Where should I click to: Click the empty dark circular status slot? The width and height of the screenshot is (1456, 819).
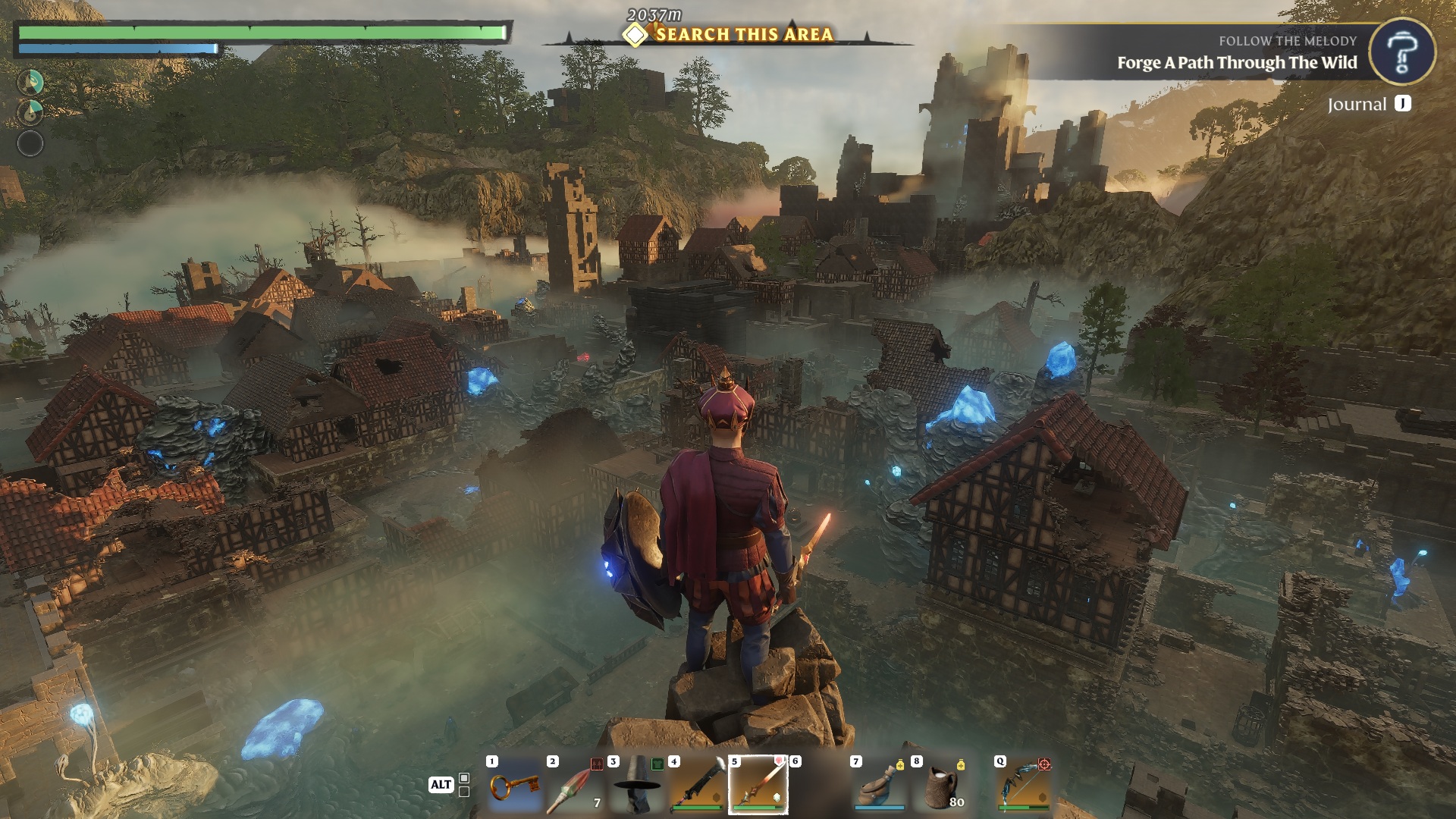[30, 143]
